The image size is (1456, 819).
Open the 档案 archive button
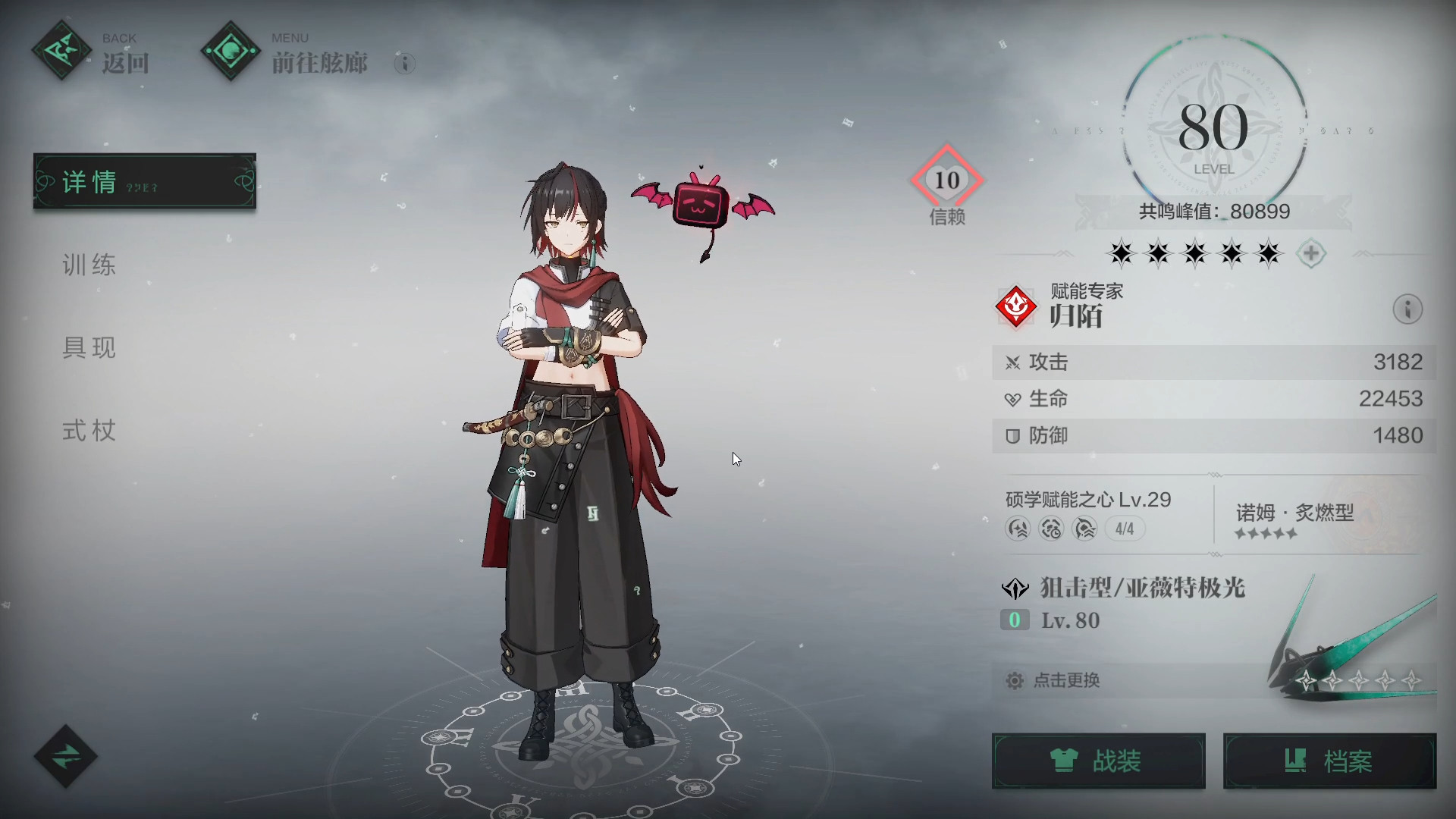pyautogui.click(x=1329, y=761)
